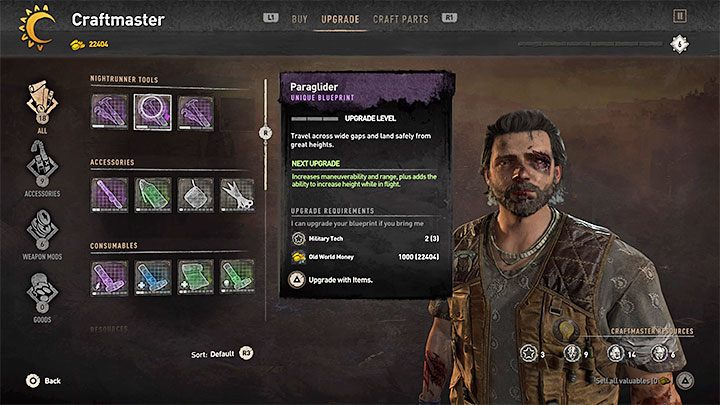720x405 pixels.
Task: Choose the blue consumable blueprint slot
Action: pos(152,278)
